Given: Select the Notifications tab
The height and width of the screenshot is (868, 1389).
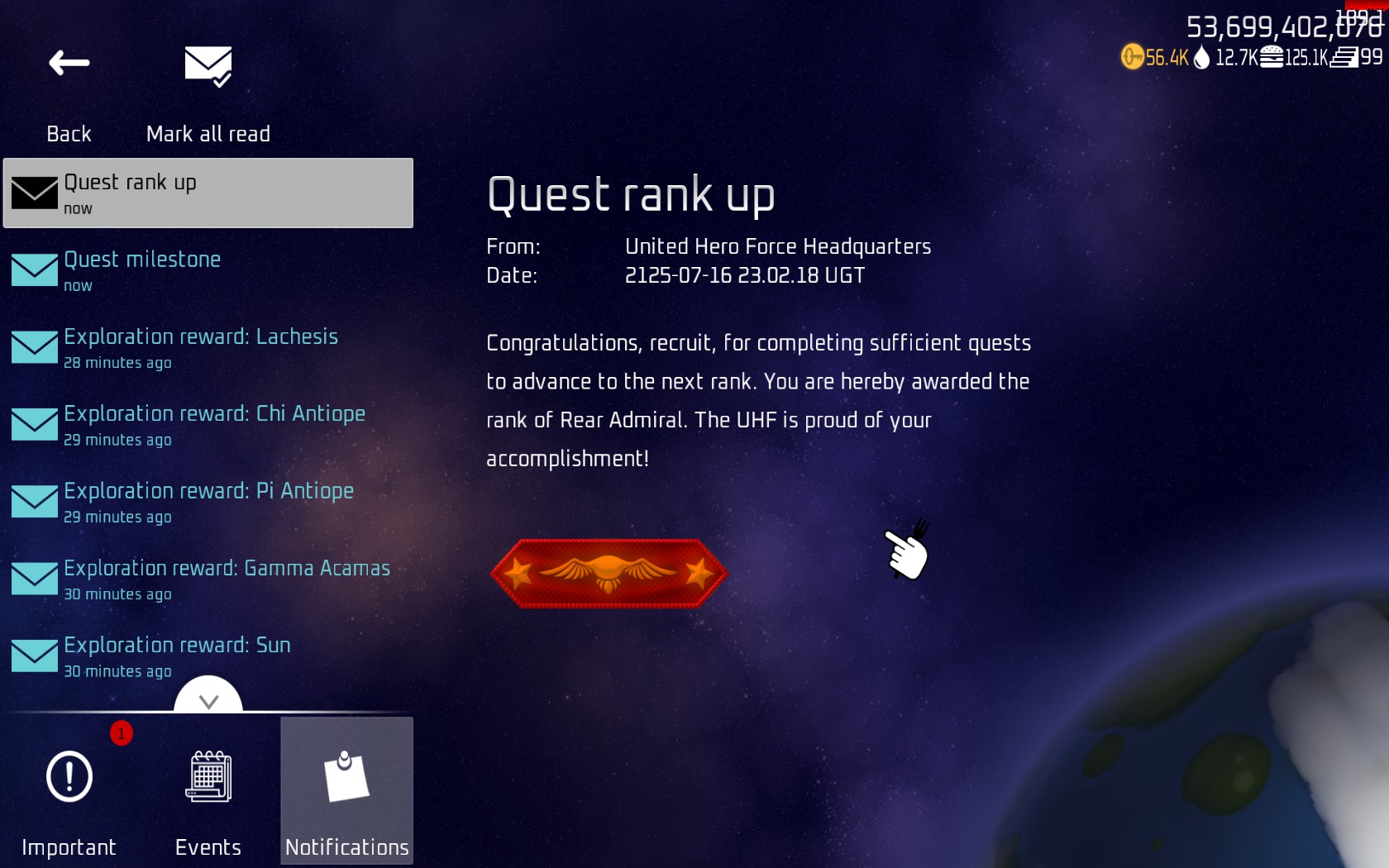Looking at the screenshot, I should click(346, 791).
